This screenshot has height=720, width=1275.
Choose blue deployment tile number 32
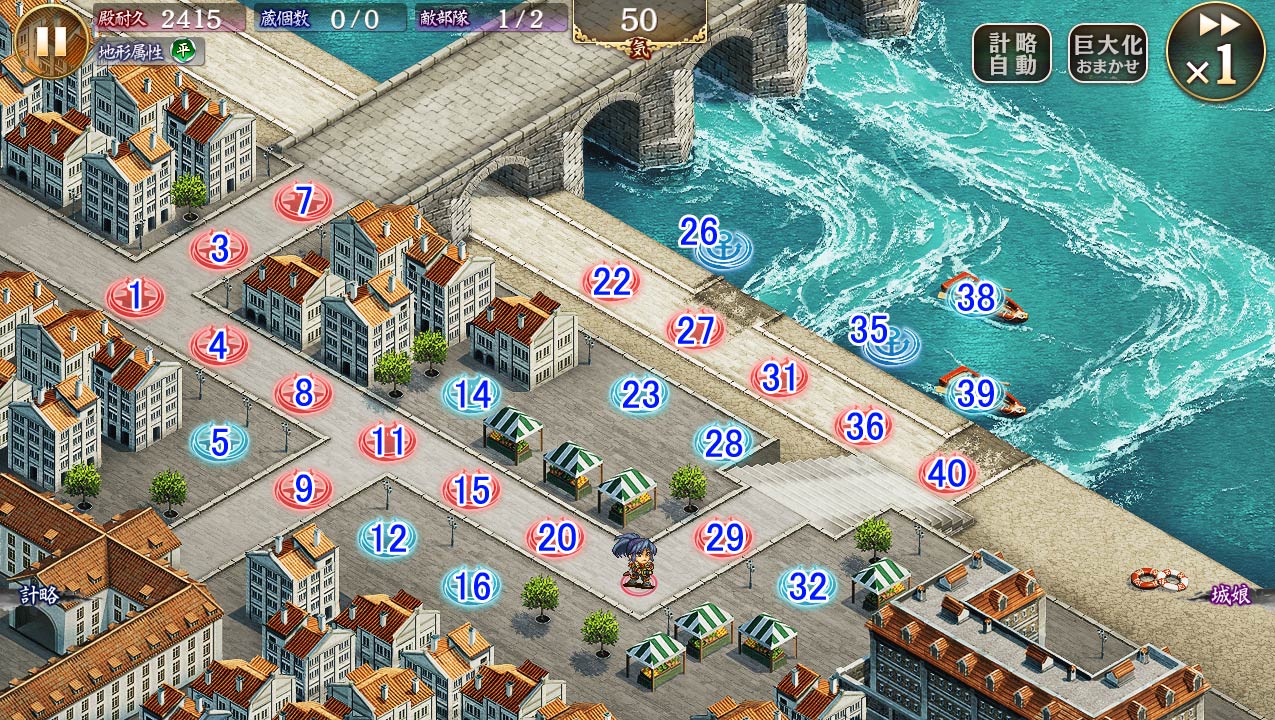point(807,587)
